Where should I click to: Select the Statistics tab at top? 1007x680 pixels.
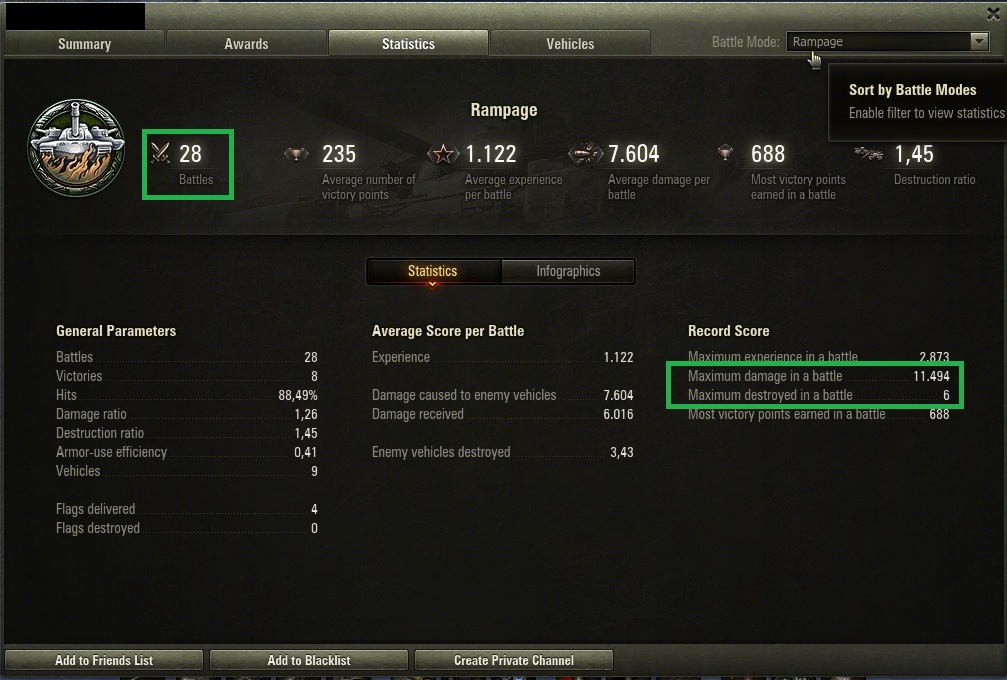(x=408, y=43)
